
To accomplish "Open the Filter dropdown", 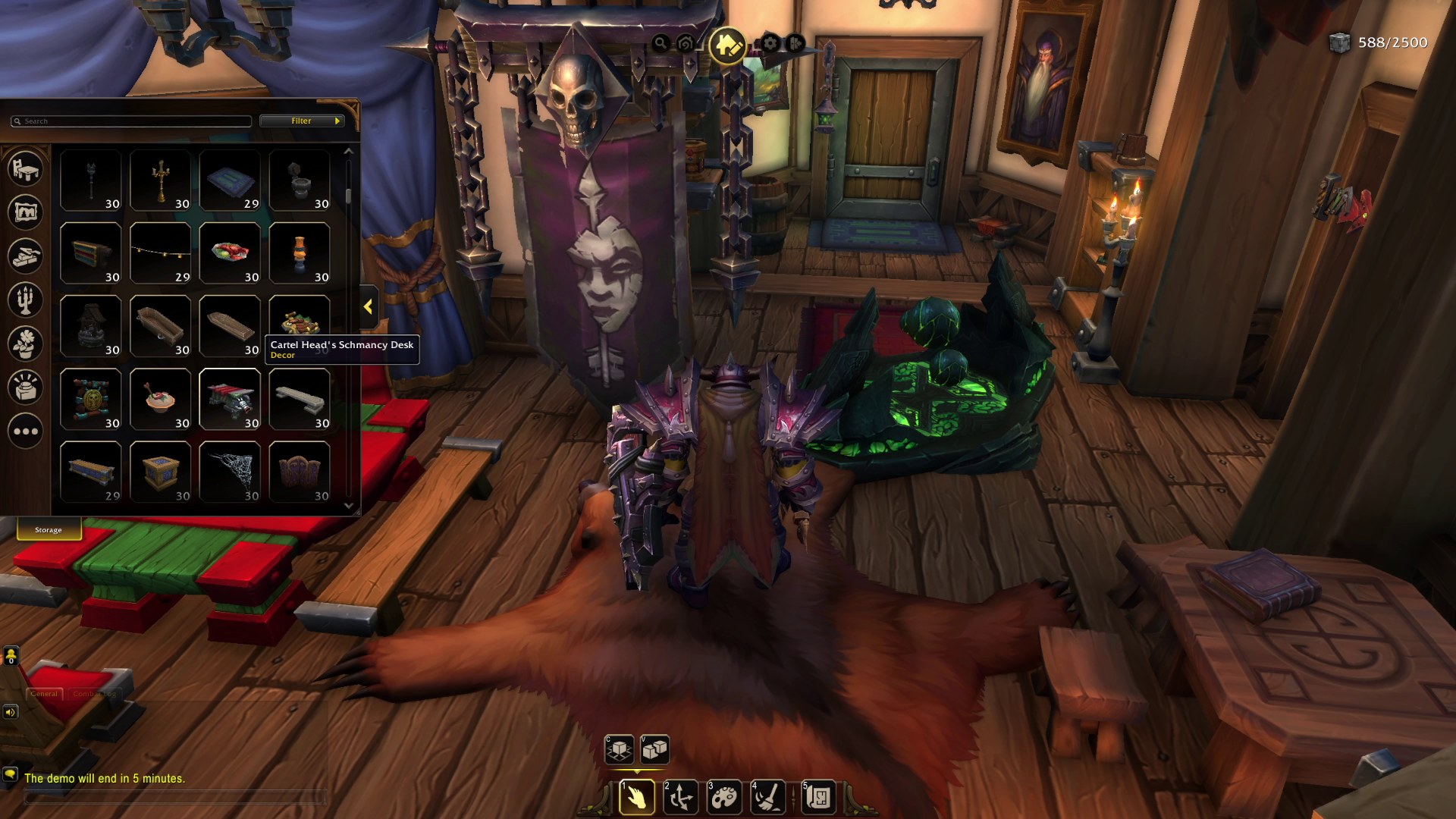I will pyautogui.click(x=302, y=121).
